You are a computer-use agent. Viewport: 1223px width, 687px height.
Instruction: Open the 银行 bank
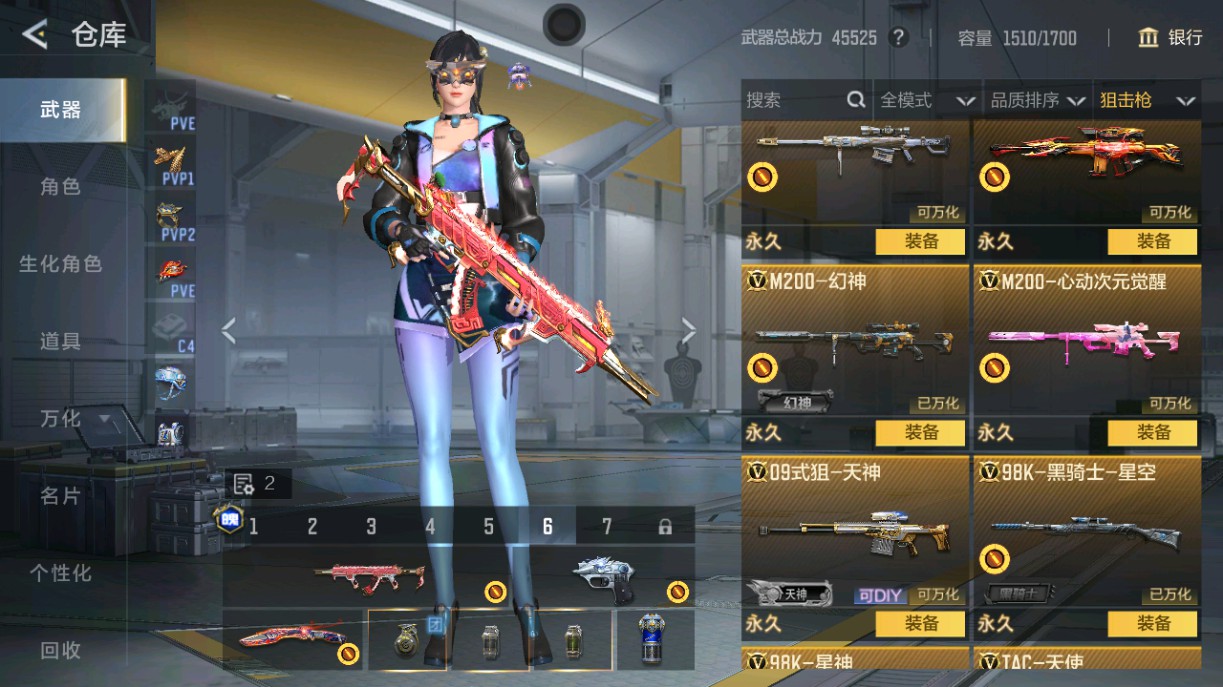click(1171, 38)
